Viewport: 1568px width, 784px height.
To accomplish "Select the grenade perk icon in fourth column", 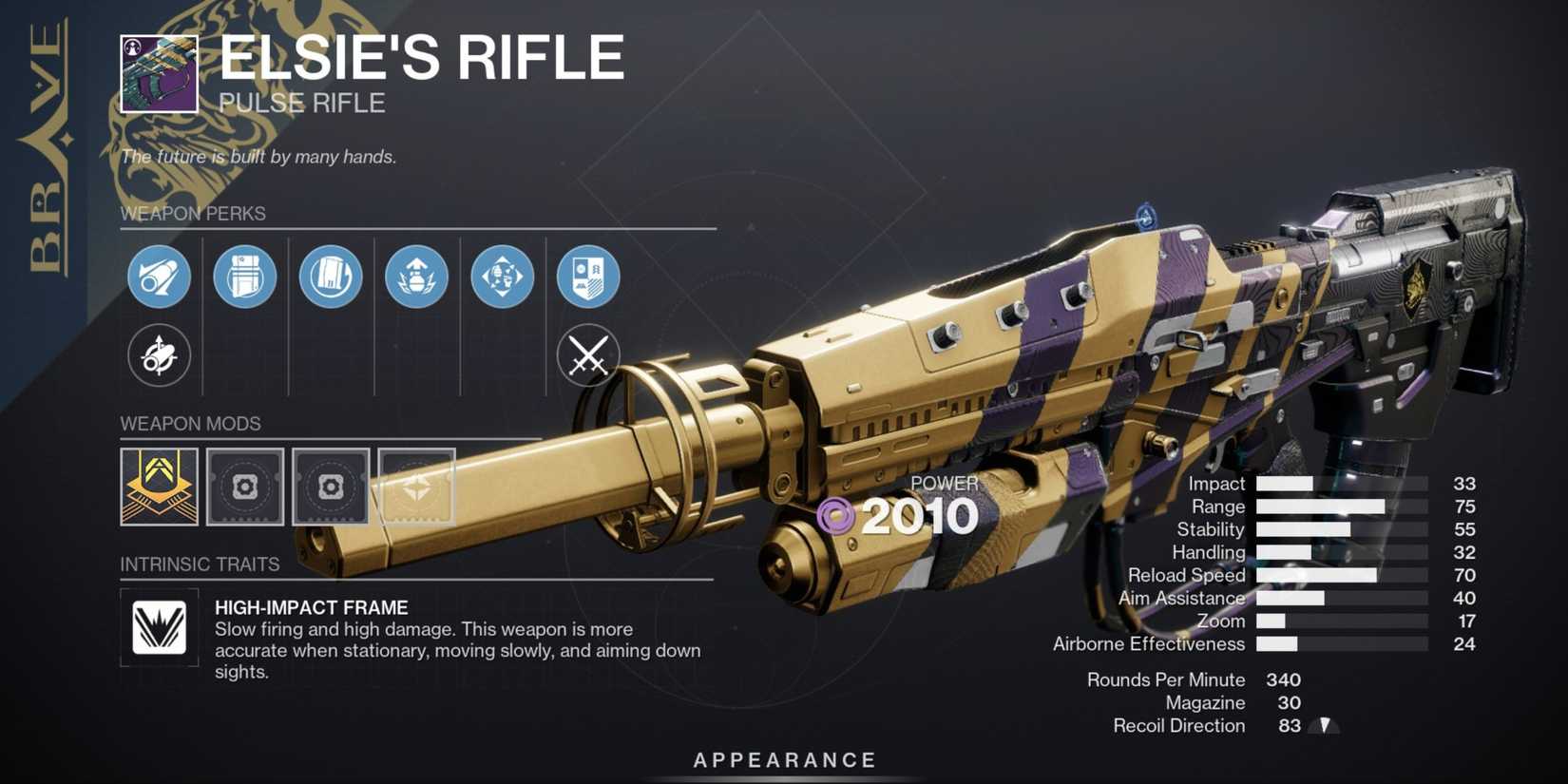I will click(416, 277).
